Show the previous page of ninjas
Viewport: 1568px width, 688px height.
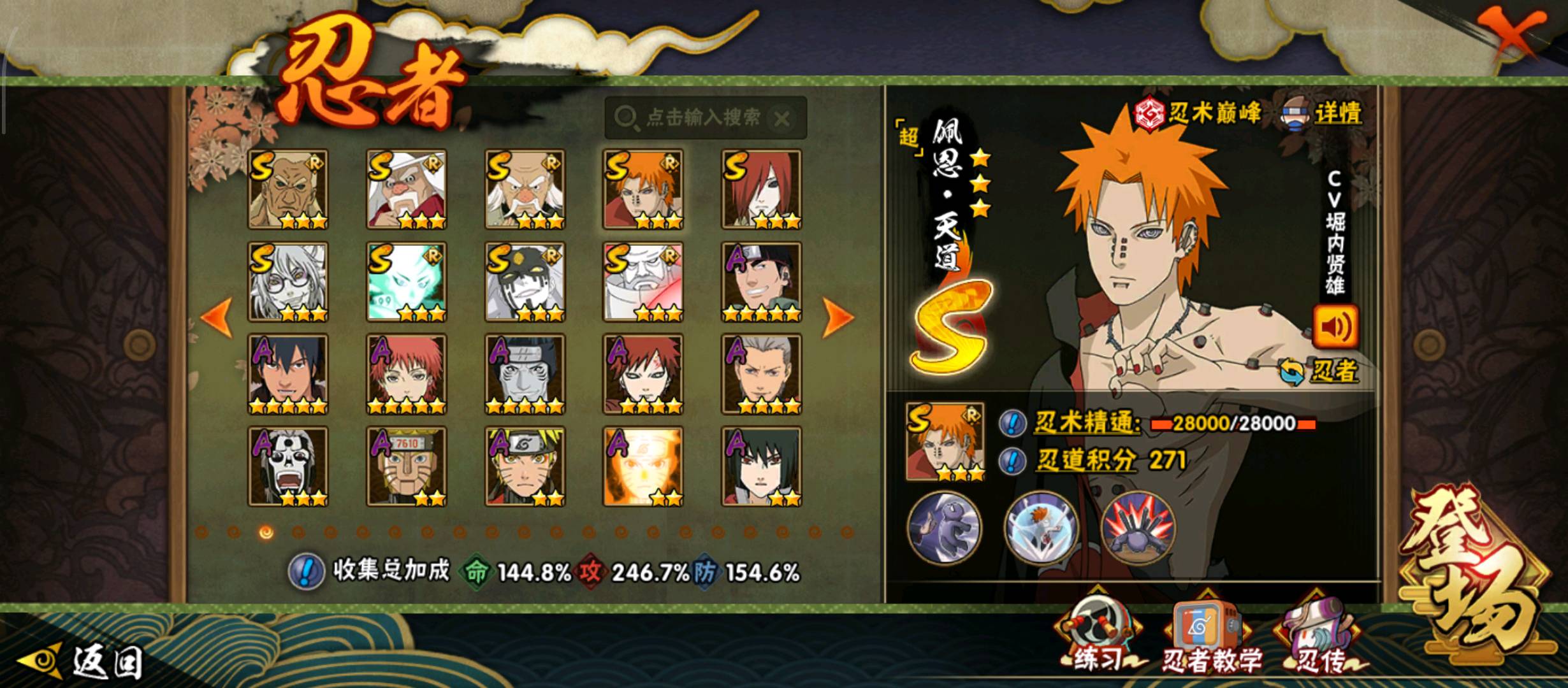(x=218, y=317)
